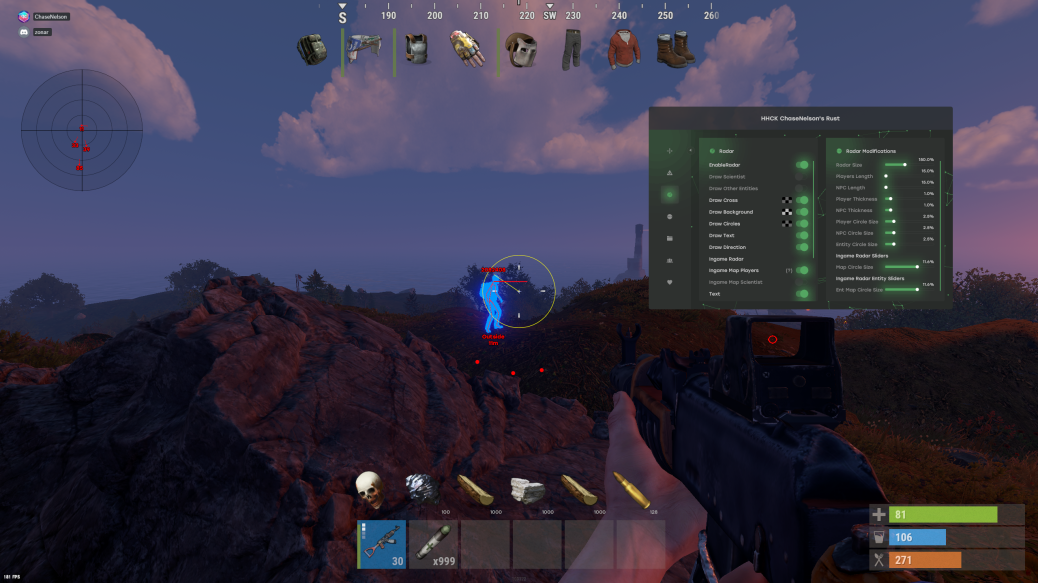Open Draw Background color swatch

tap(787, 212)
